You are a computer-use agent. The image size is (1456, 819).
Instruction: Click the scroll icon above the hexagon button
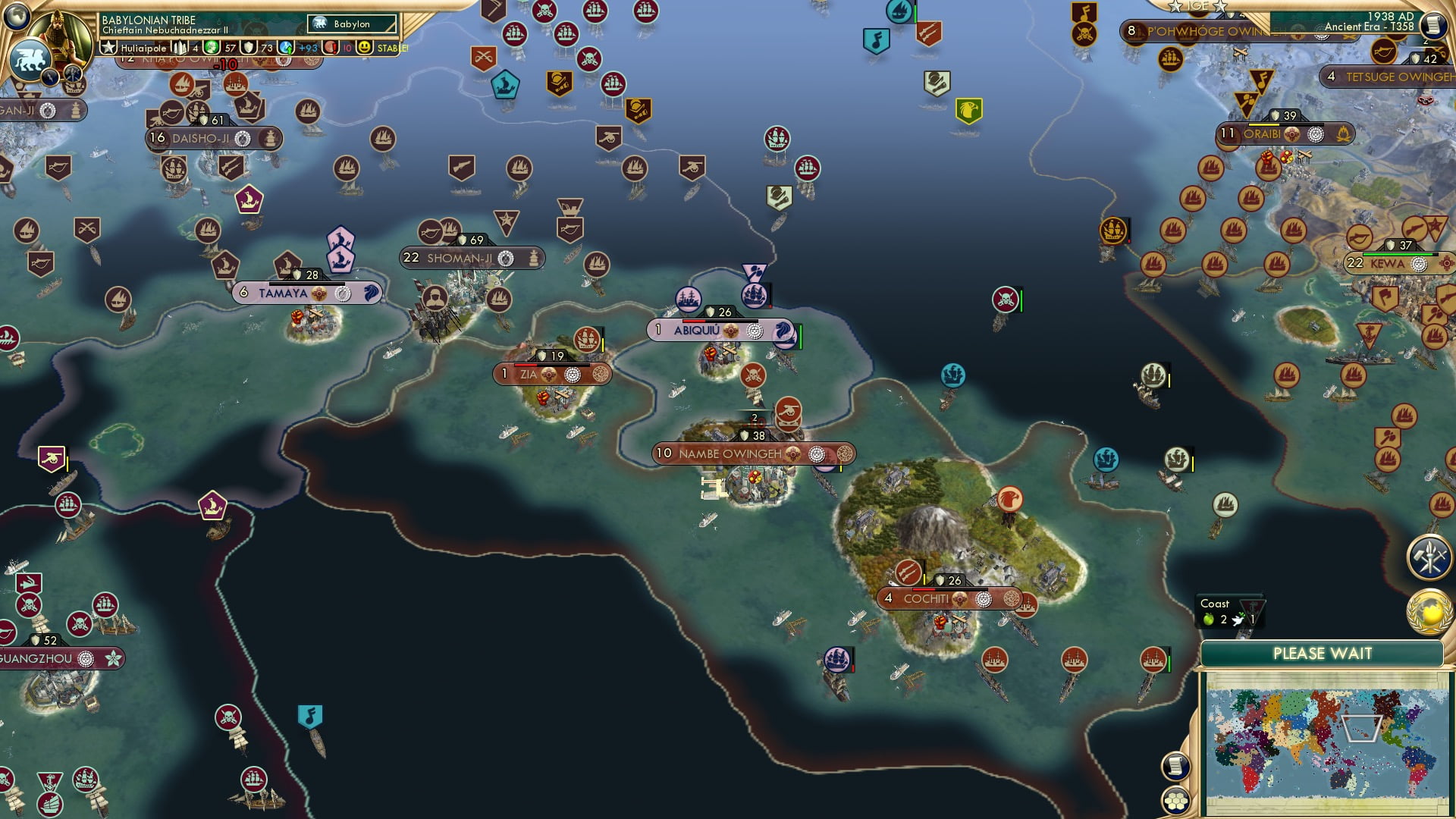pyautogui.click(x=1177, y=767)
